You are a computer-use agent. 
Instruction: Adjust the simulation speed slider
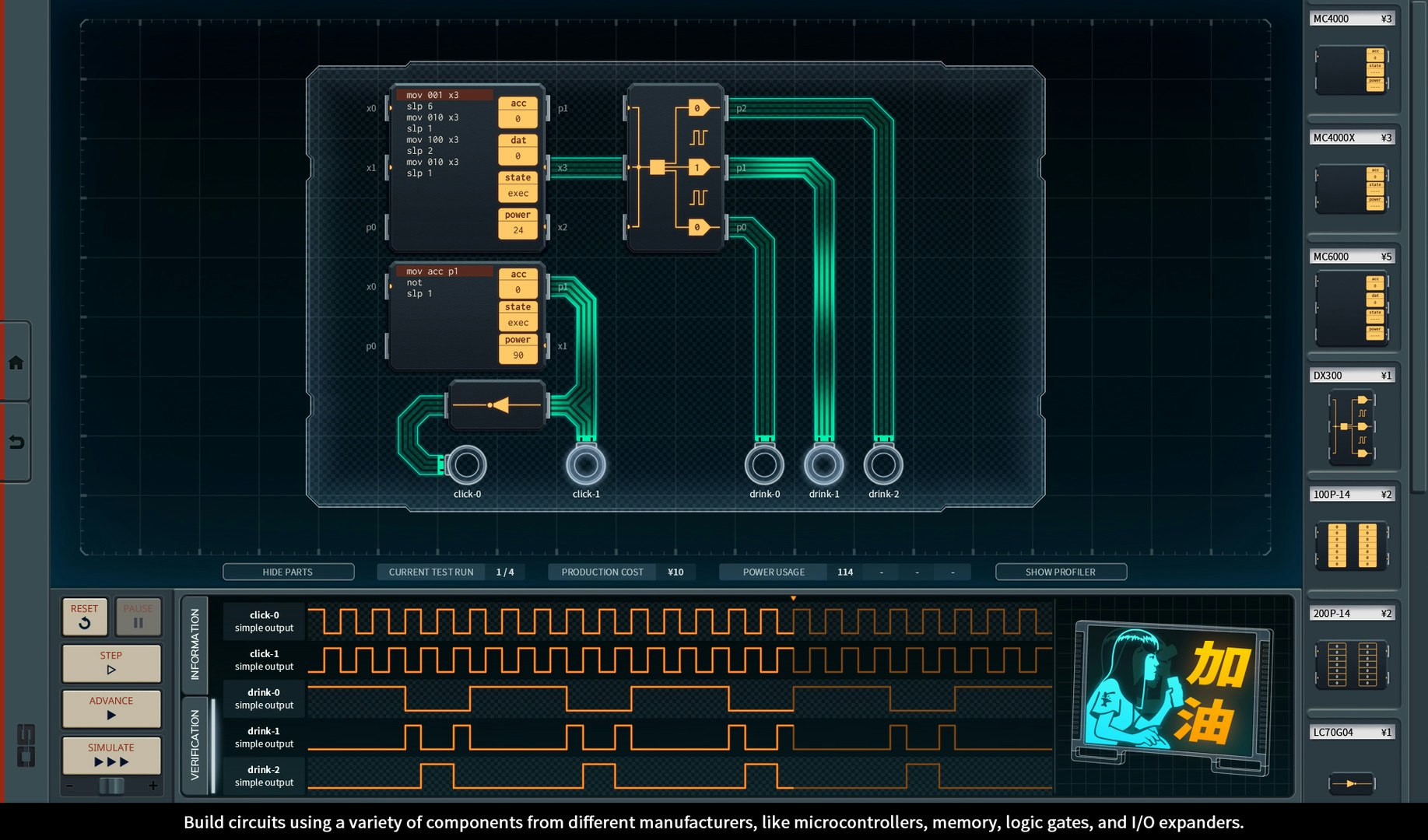(111, 786)
